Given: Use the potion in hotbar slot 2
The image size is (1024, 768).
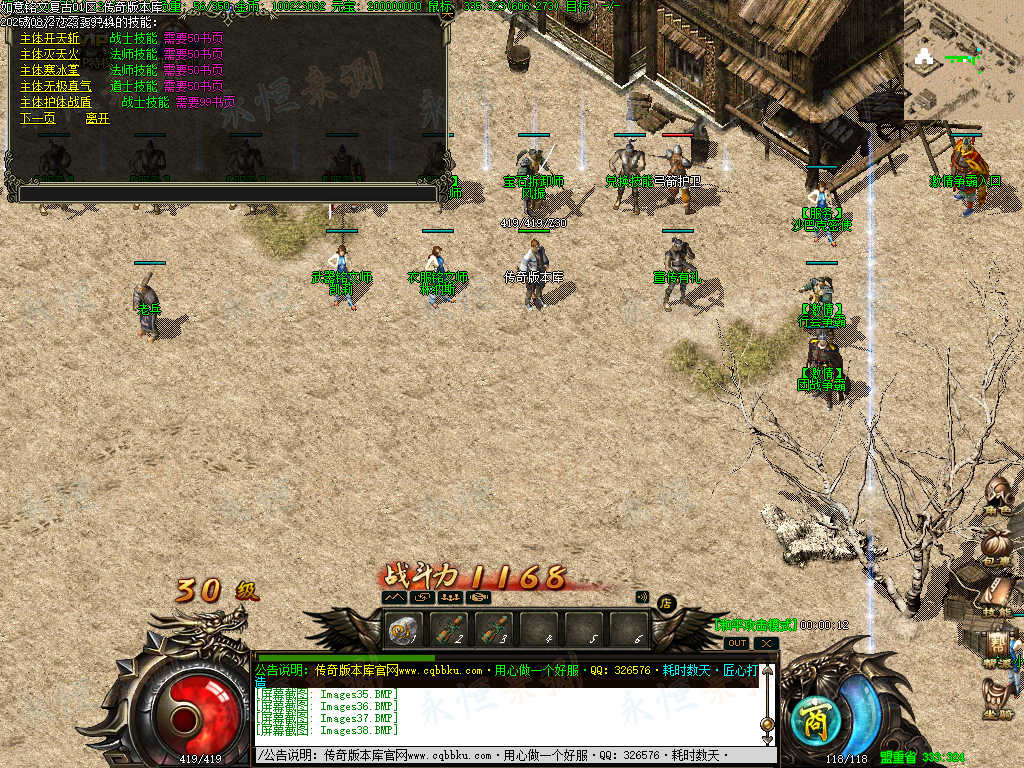Looking at the screenshot, I should (449, 630).
